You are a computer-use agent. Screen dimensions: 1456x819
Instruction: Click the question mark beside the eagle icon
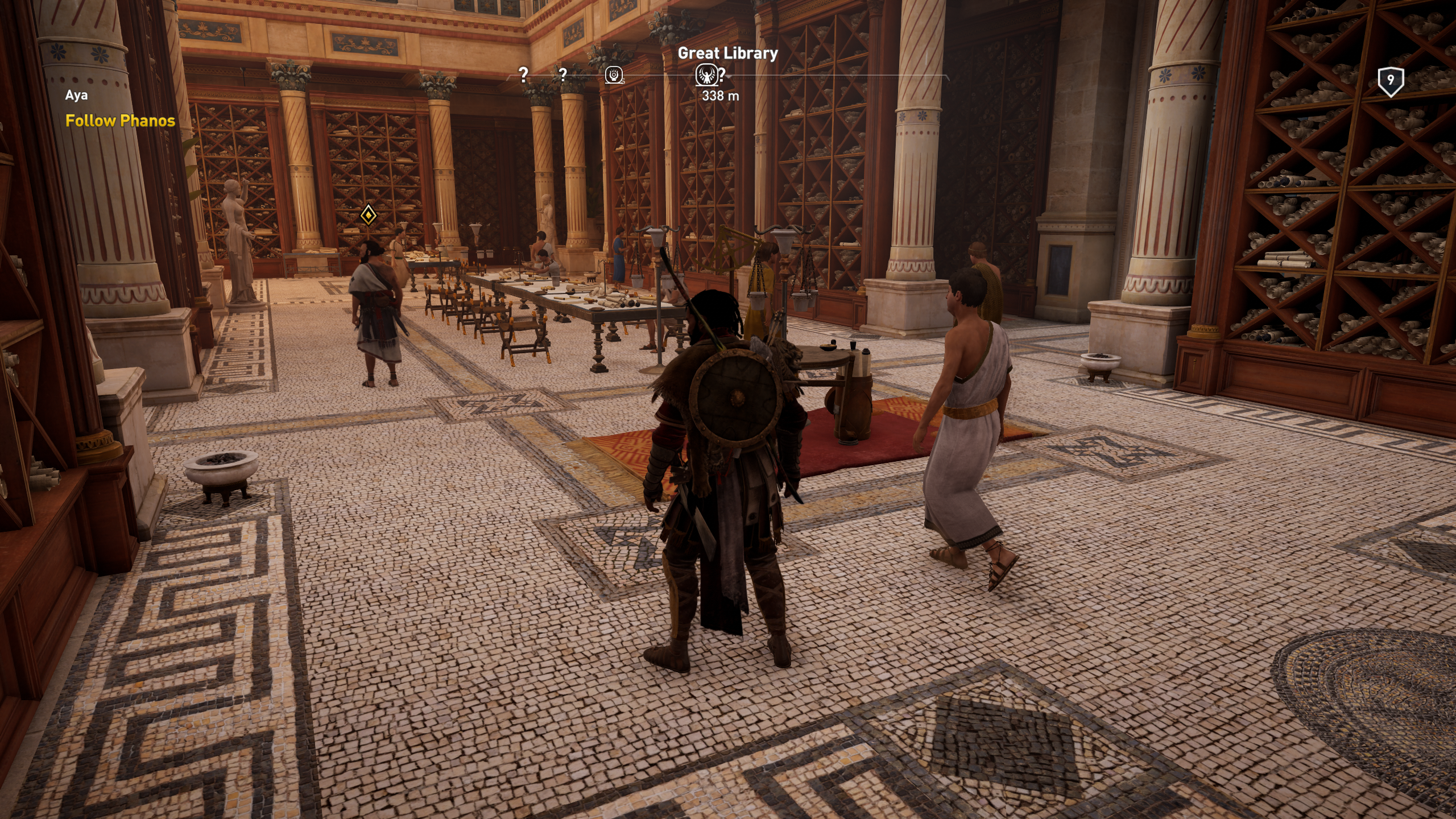tap(722, 74)
